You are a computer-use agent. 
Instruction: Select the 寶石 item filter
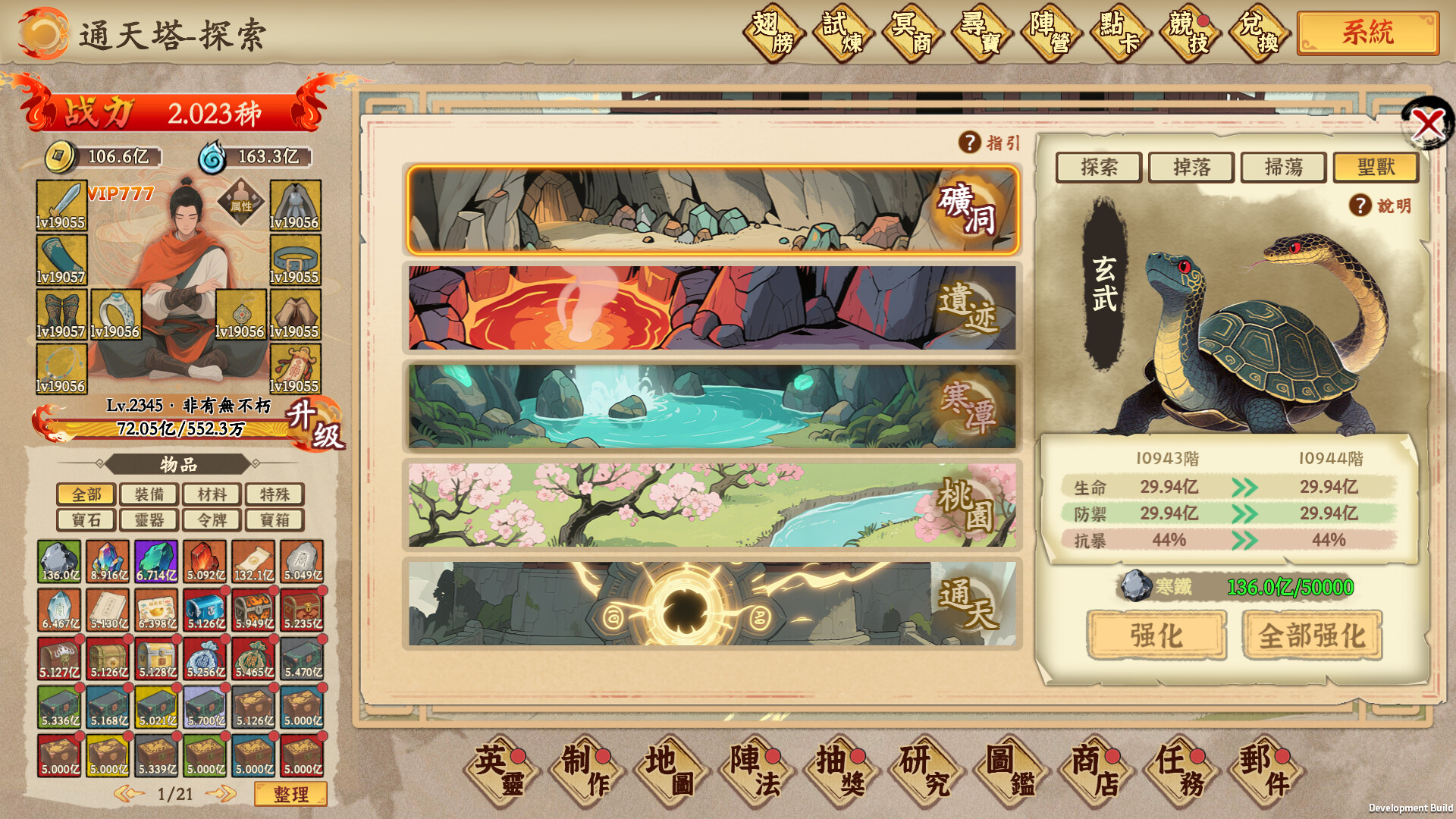(x=86, y=520)
